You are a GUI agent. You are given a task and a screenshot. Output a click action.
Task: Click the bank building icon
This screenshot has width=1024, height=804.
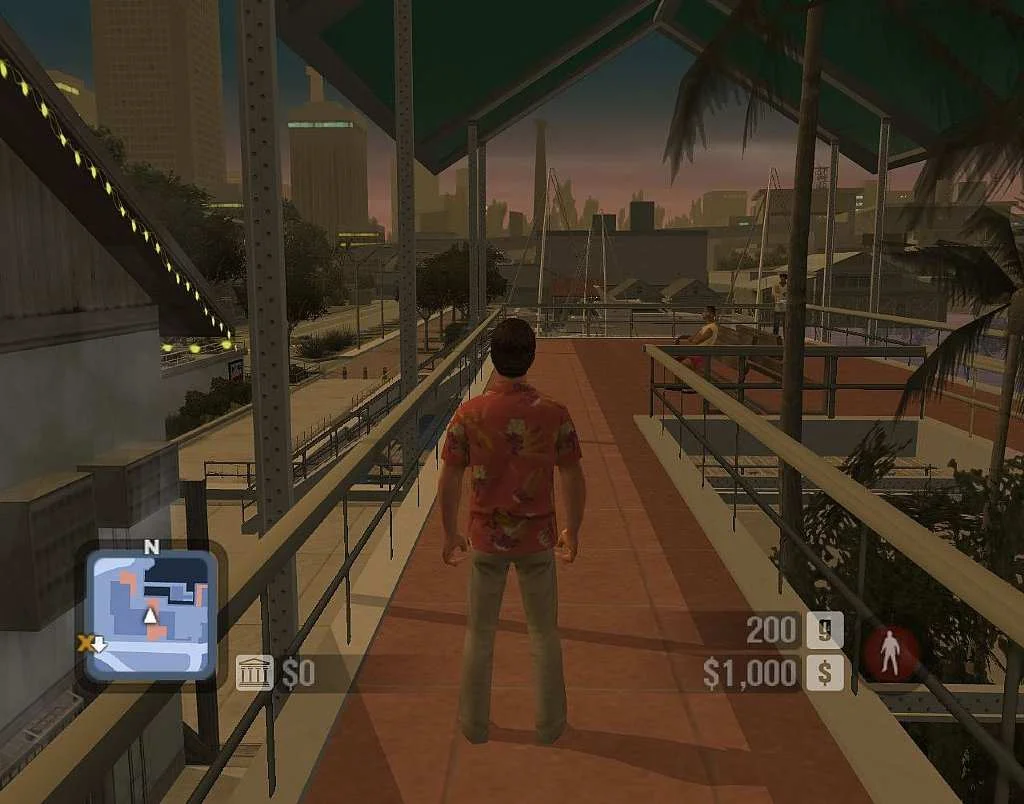[254, 673]
